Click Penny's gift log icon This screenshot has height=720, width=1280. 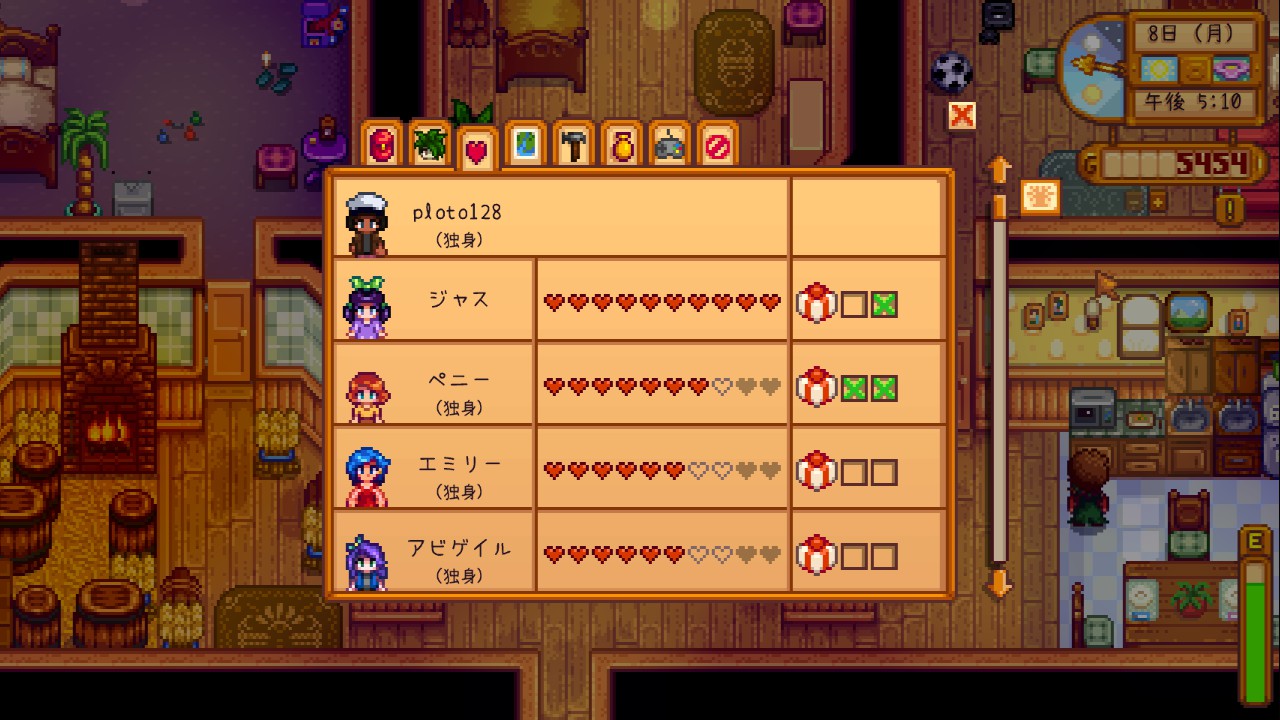(816, 388)
